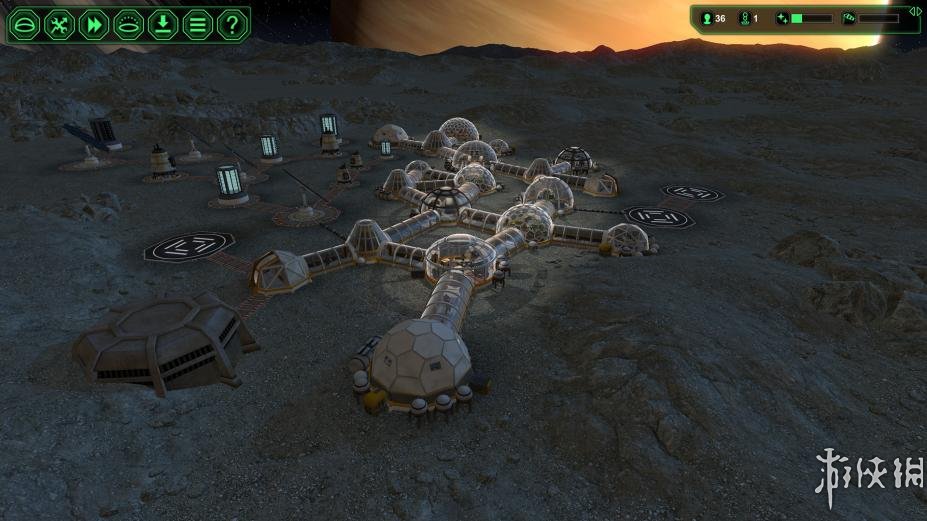Open the dome construction menu

click(x=24, y=25)
